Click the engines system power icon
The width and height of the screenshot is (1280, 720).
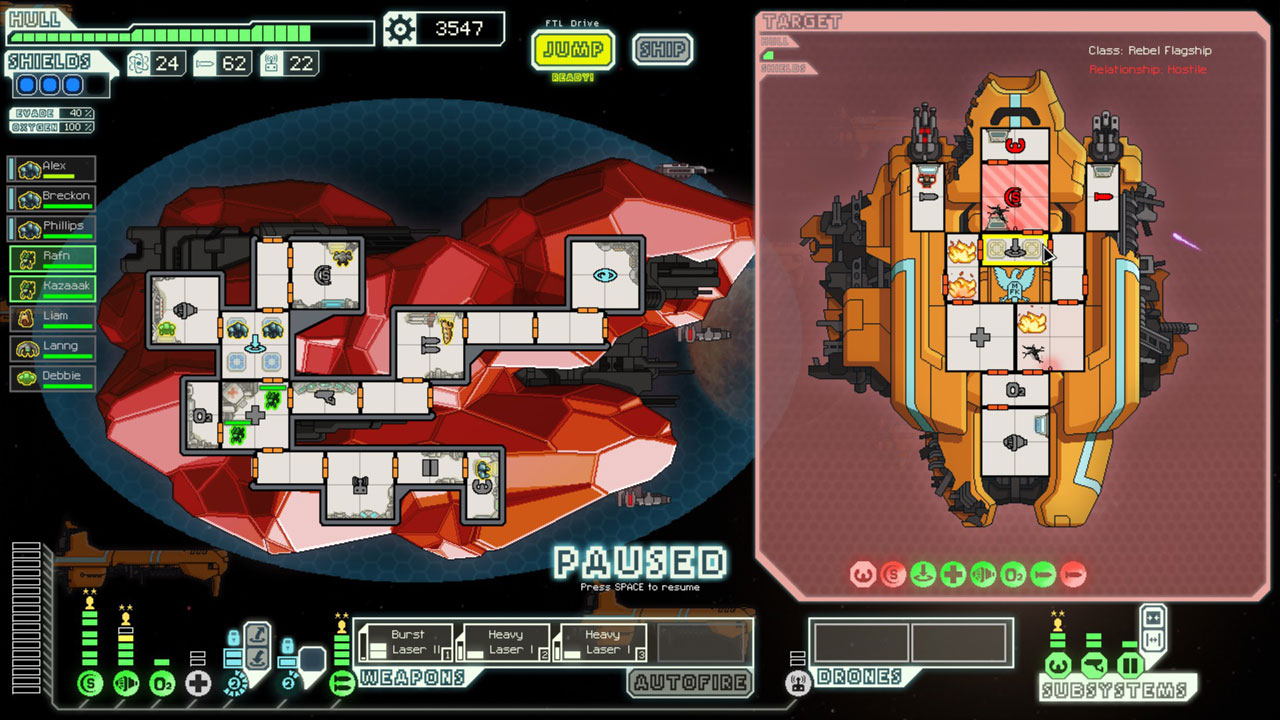126,684
